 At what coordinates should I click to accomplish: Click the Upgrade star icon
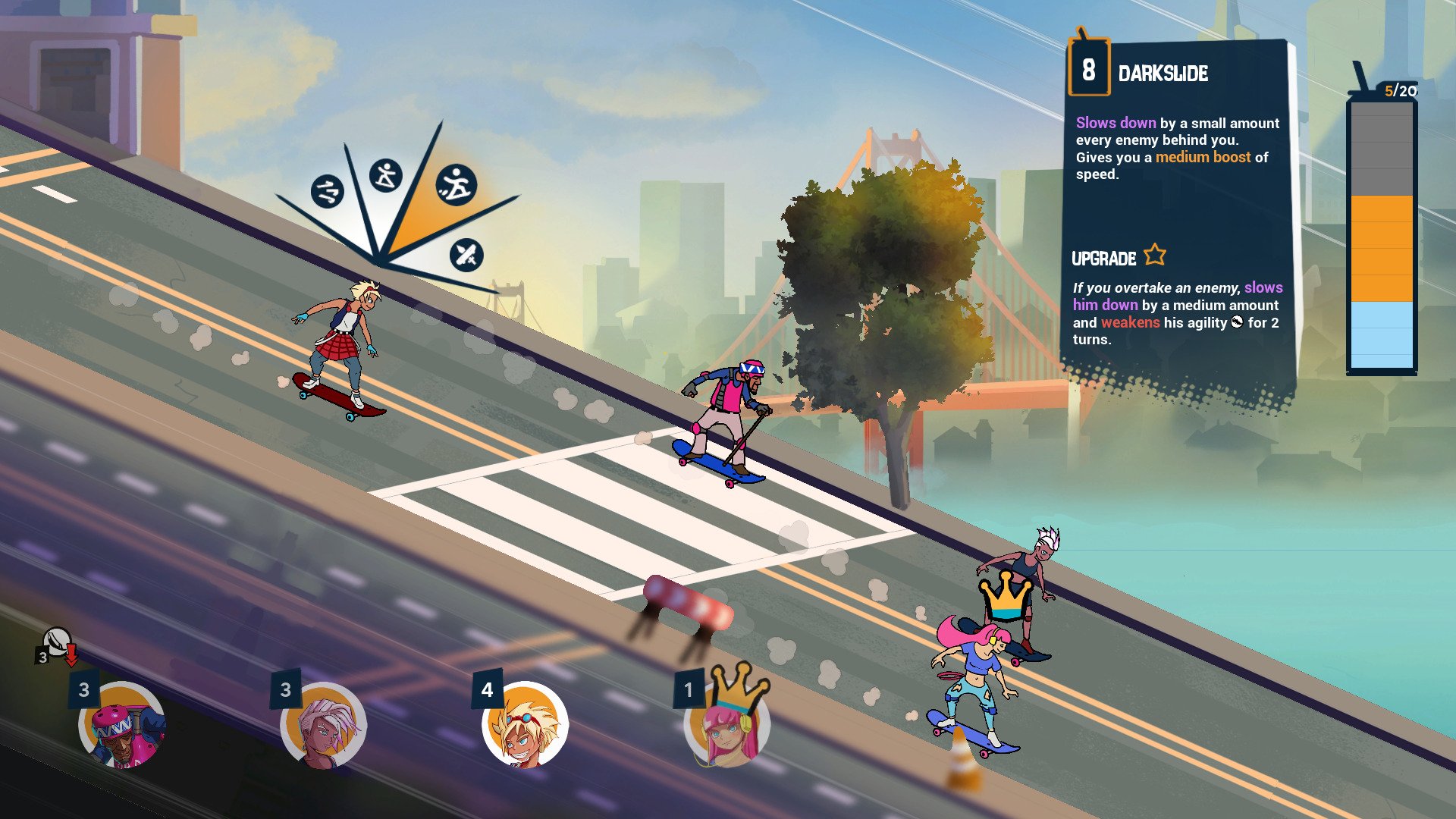tap(1154, 255)
